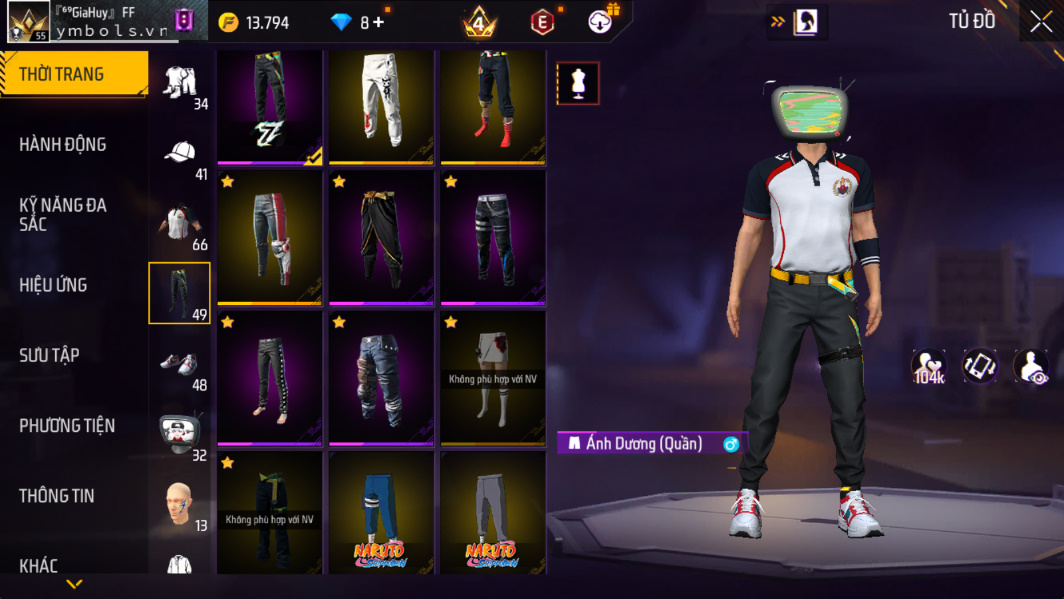The width and height of the screenshot is (1064, 599).
Task: Equip the blue Naruto pants
Action: tap(381, 512)
